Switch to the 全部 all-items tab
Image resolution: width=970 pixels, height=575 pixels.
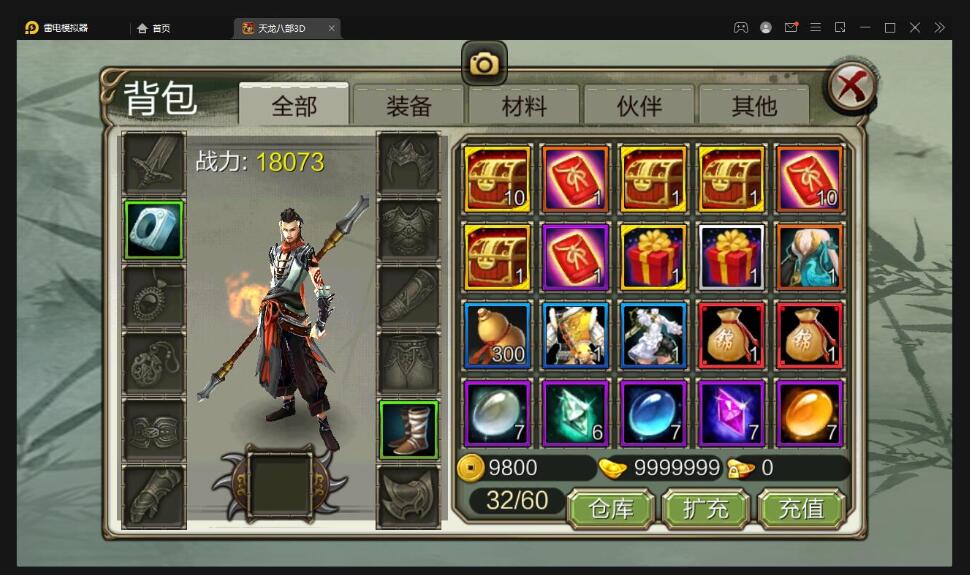click(x=294, y=105)
